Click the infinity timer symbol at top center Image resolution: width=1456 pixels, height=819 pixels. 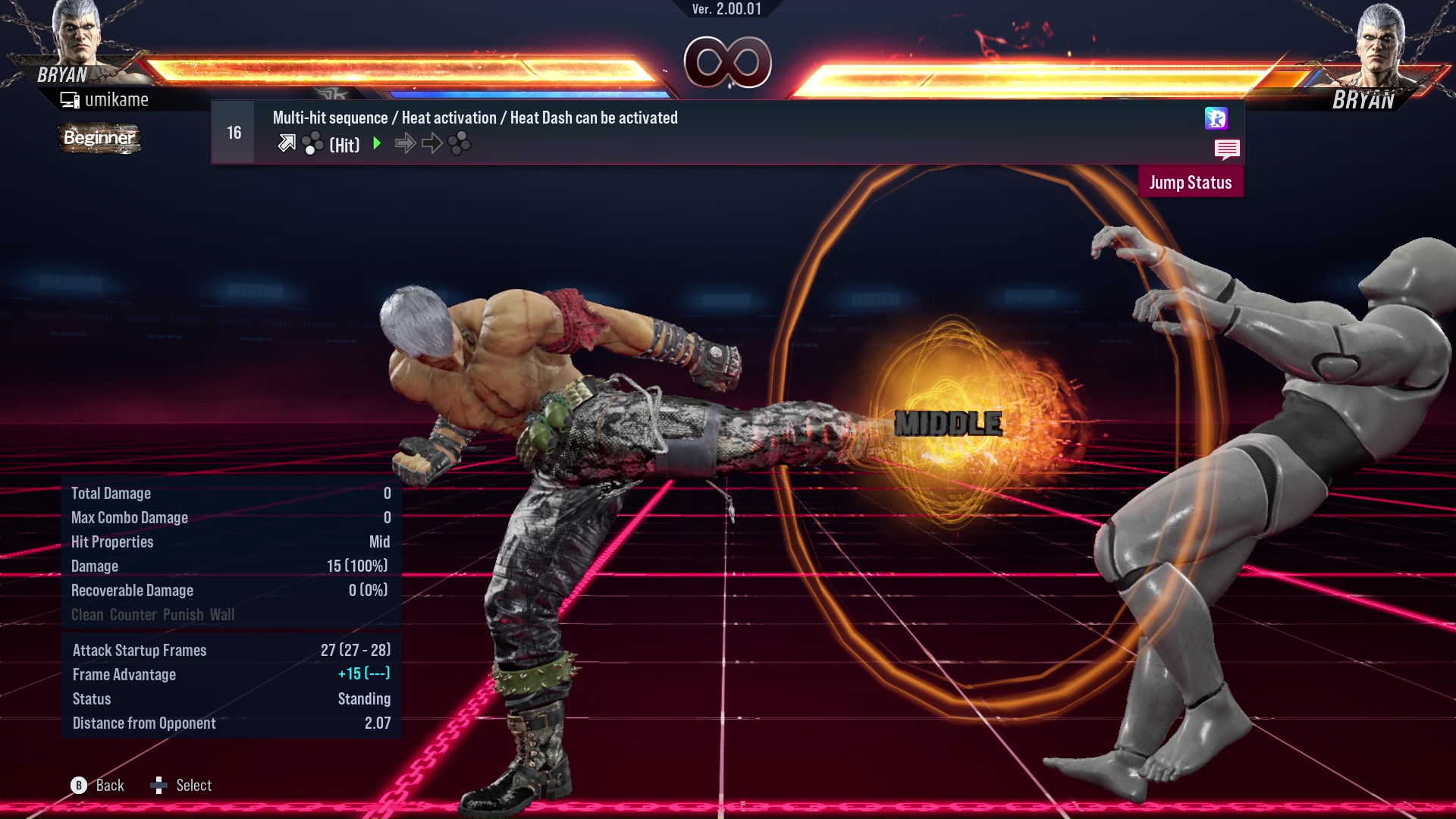(728, 64)
